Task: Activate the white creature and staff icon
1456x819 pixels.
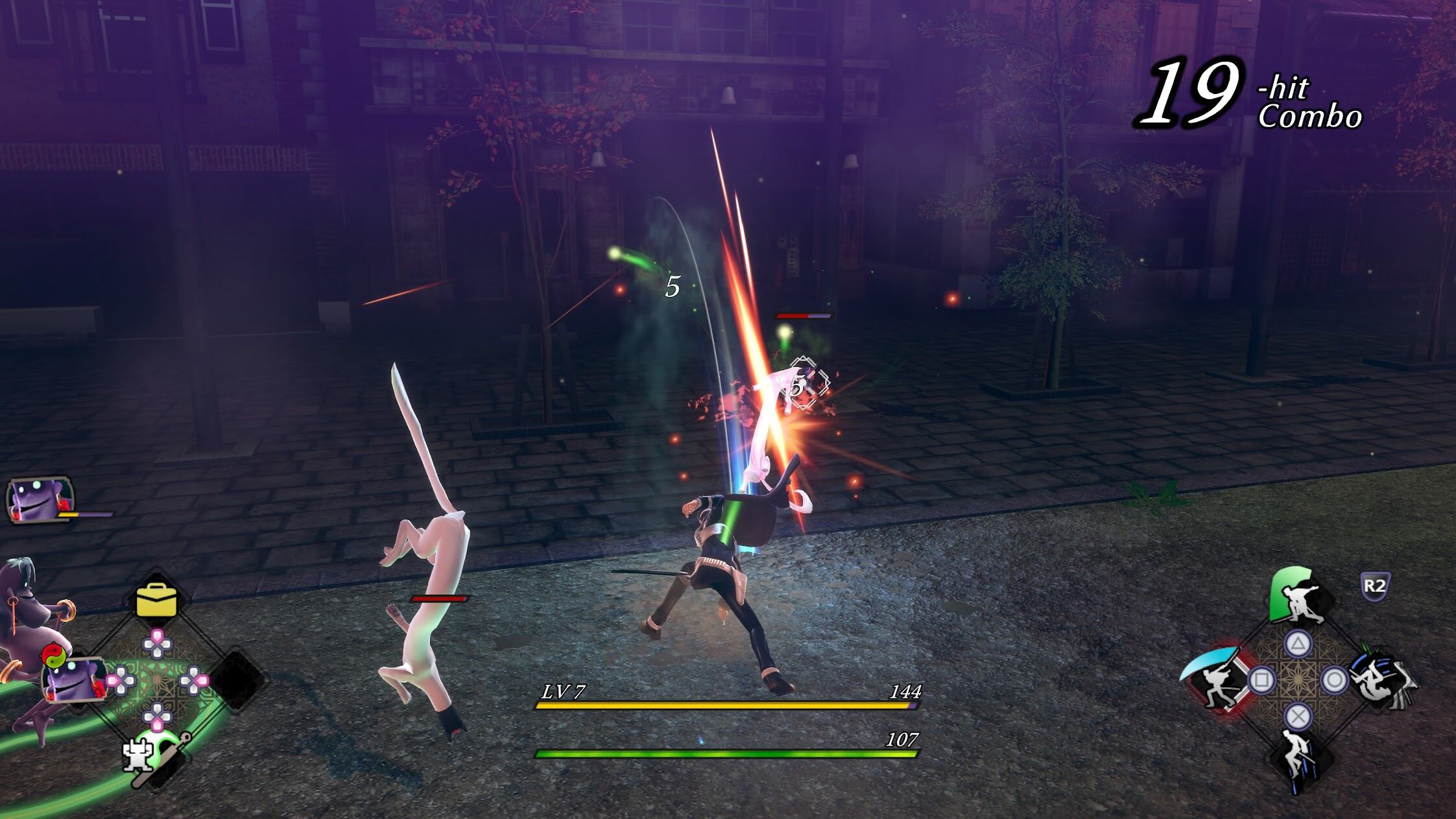Action: pos(147,757)
